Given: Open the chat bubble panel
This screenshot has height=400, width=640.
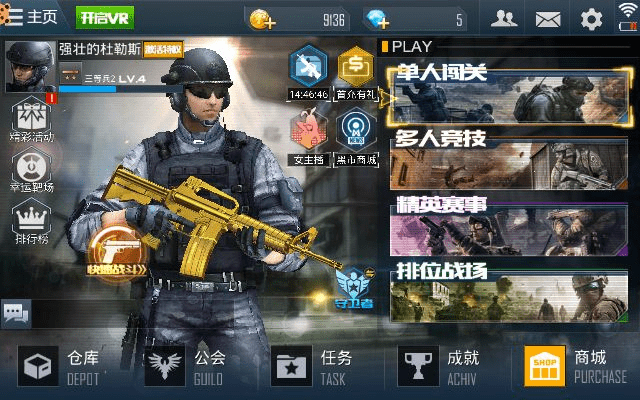Looking at the screenshot, I should tap(15, 313).
